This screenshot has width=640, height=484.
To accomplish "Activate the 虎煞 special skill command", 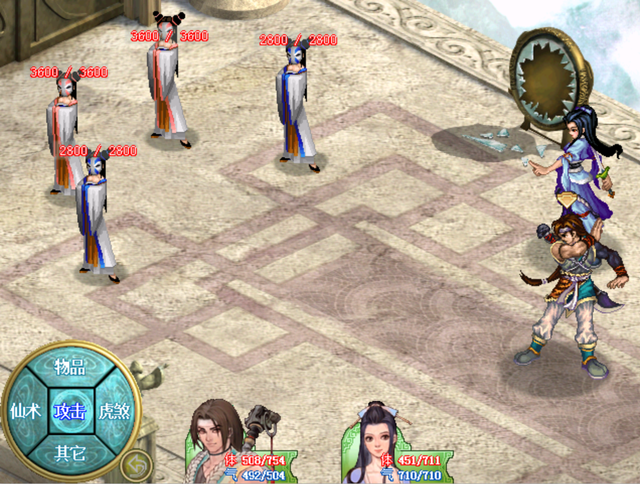I will tap(114, 411).
